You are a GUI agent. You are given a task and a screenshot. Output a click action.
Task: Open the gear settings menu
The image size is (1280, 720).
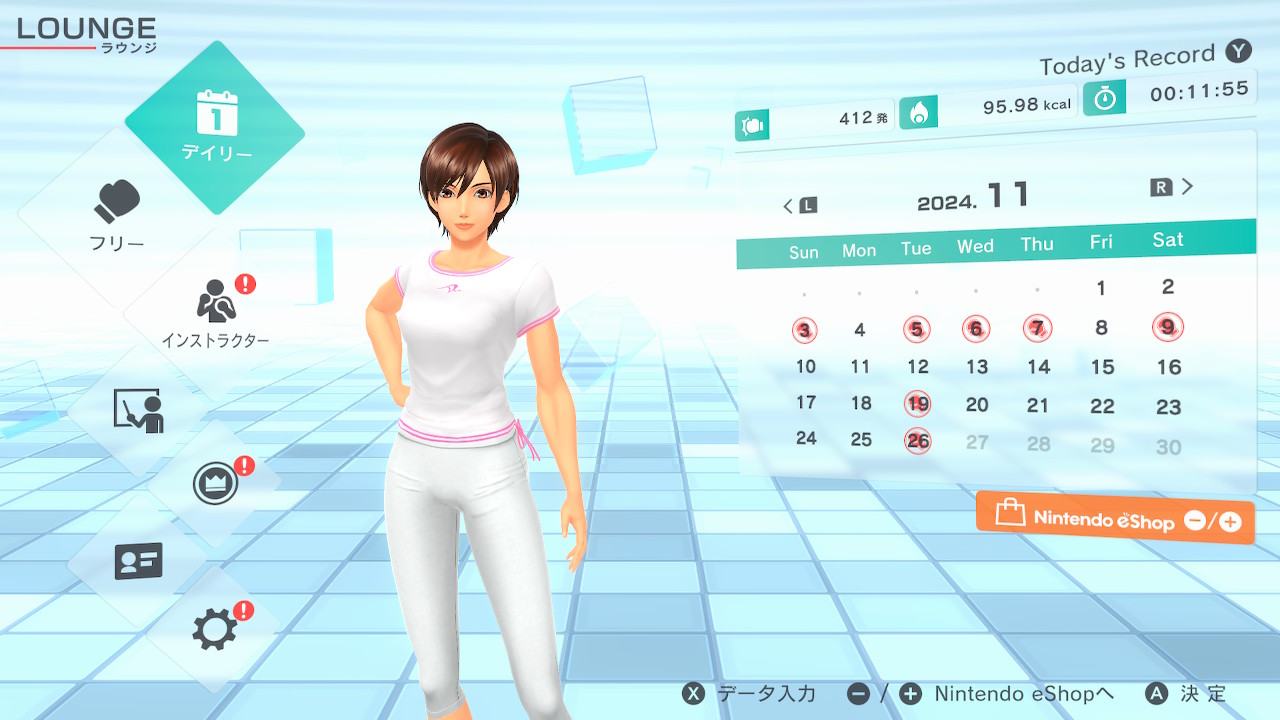[x=215, y=629]
